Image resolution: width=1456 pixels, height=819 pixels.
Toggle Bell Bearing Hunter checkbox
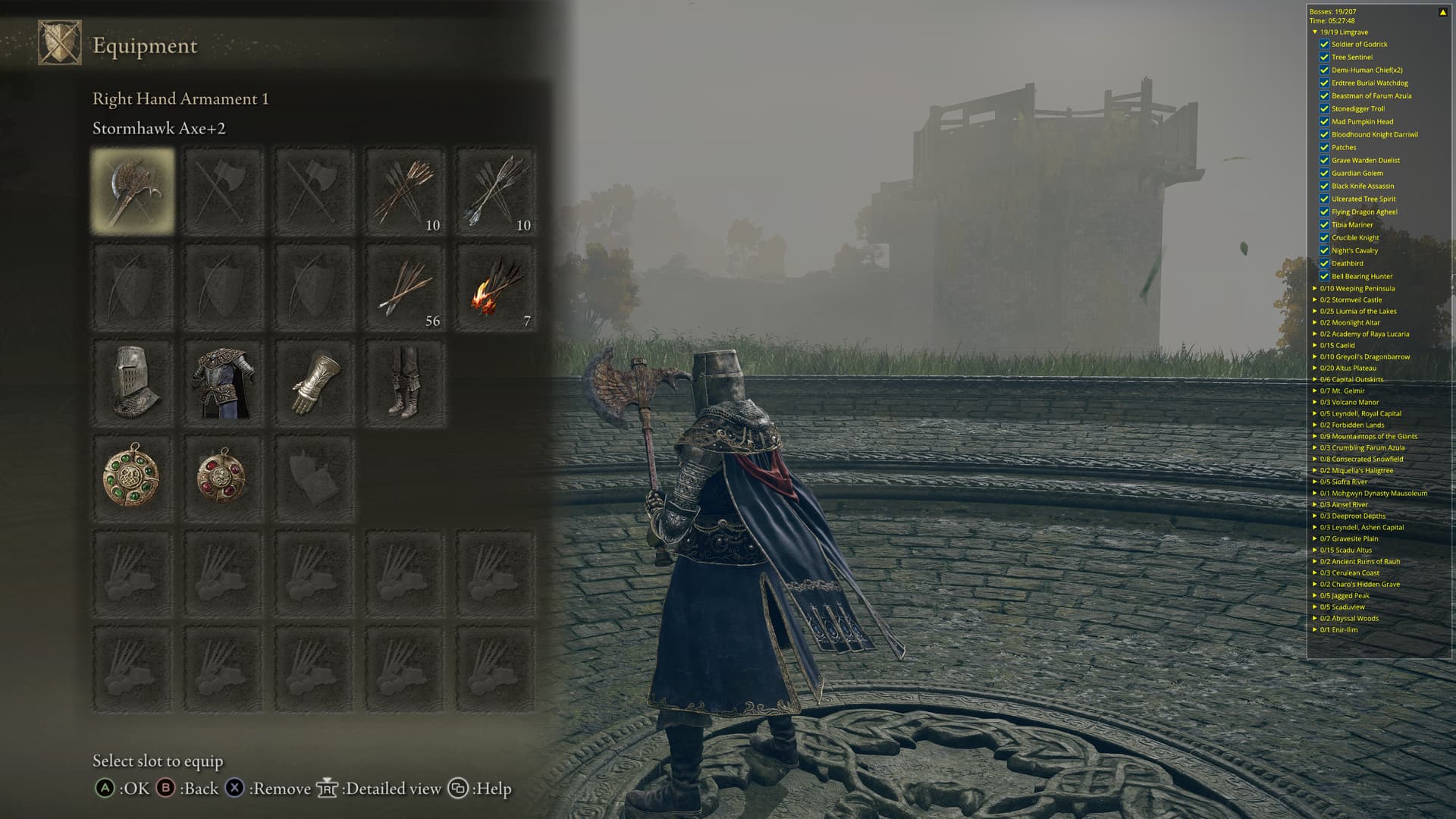(1324, 276)
